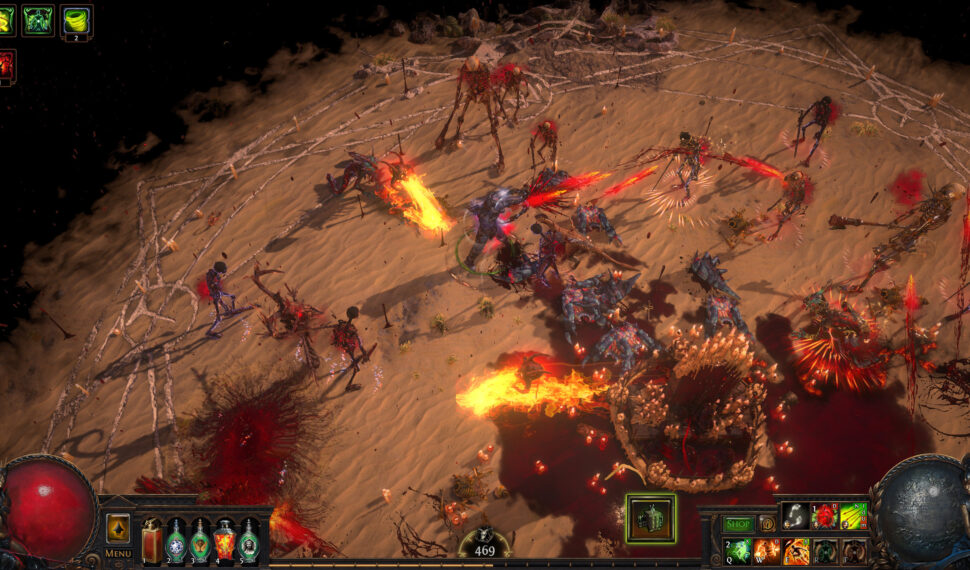Select the dark green aura skill on R
This screenshot has width=970, height=570.
click(x=825, y=551)
